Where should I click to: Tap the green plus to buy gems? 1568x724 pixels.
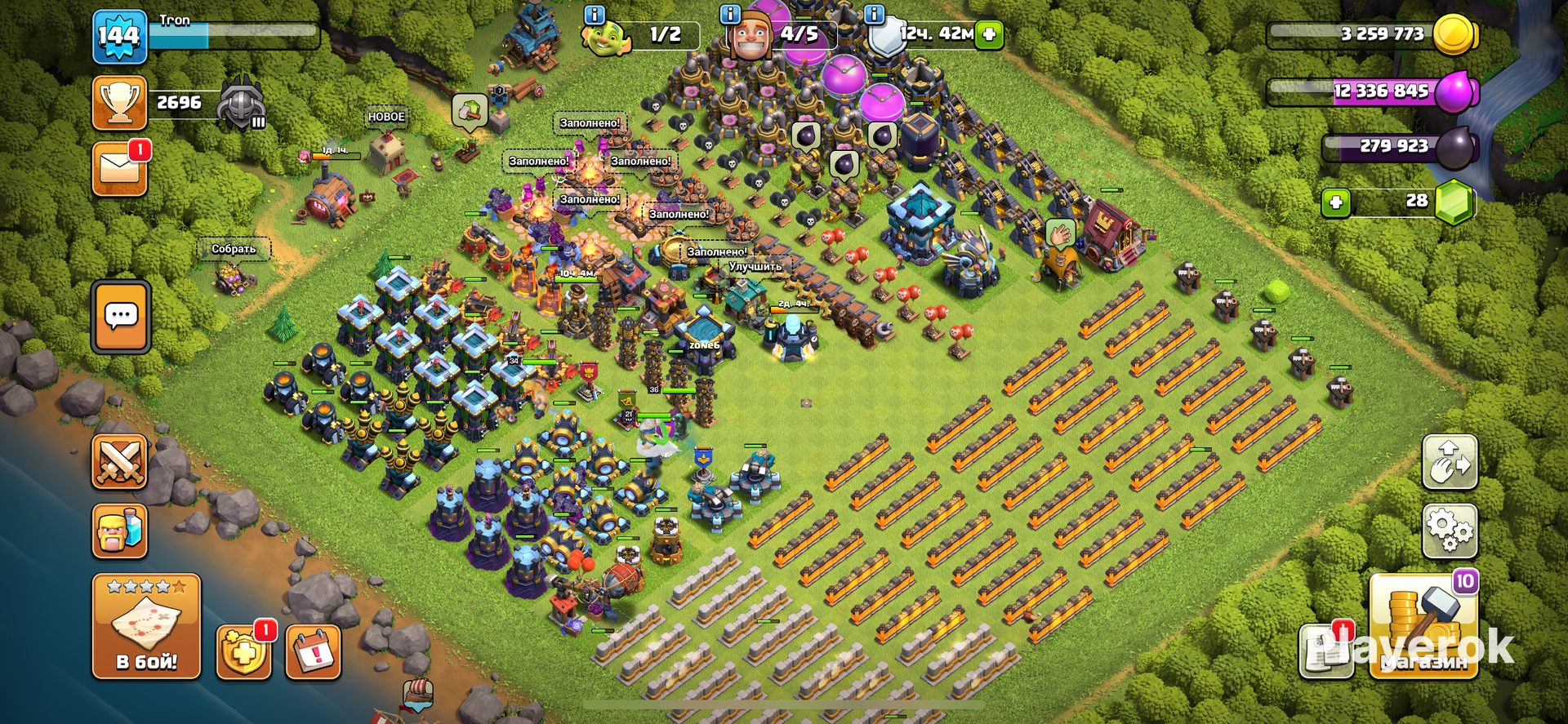point(1336,202)
